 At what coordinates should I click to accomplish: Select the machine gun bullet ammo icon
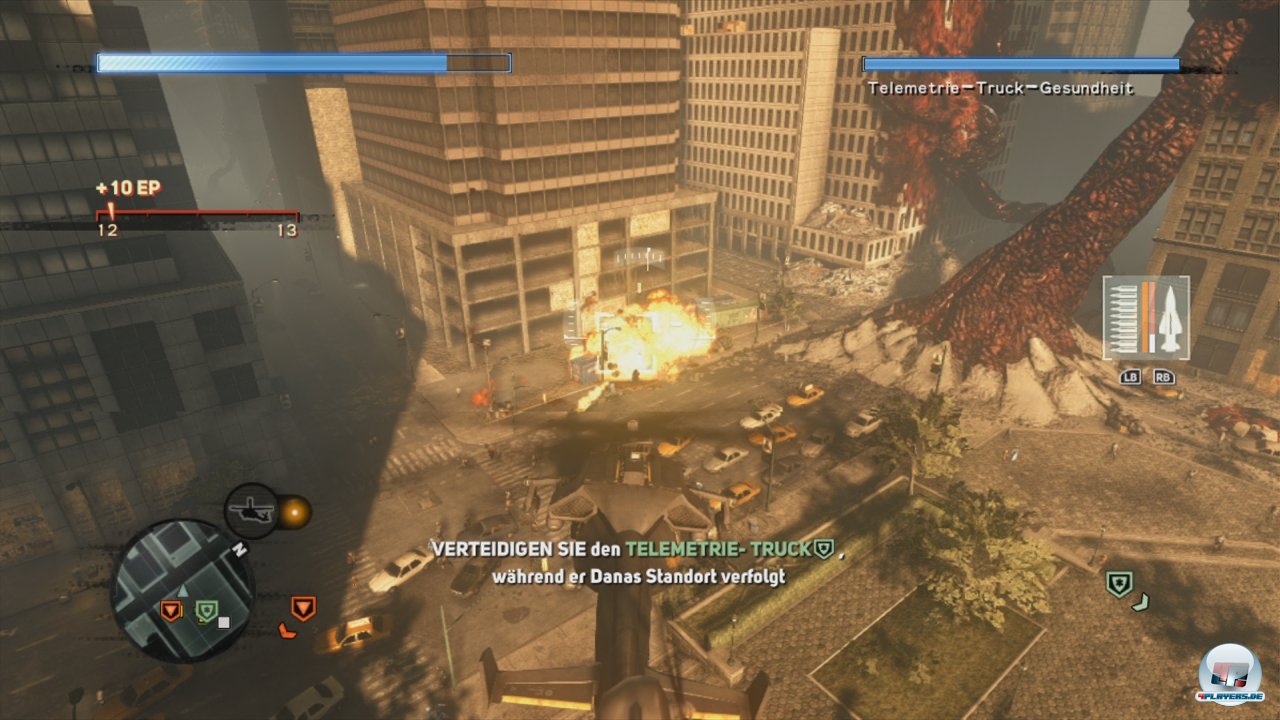pos(1122,320)
